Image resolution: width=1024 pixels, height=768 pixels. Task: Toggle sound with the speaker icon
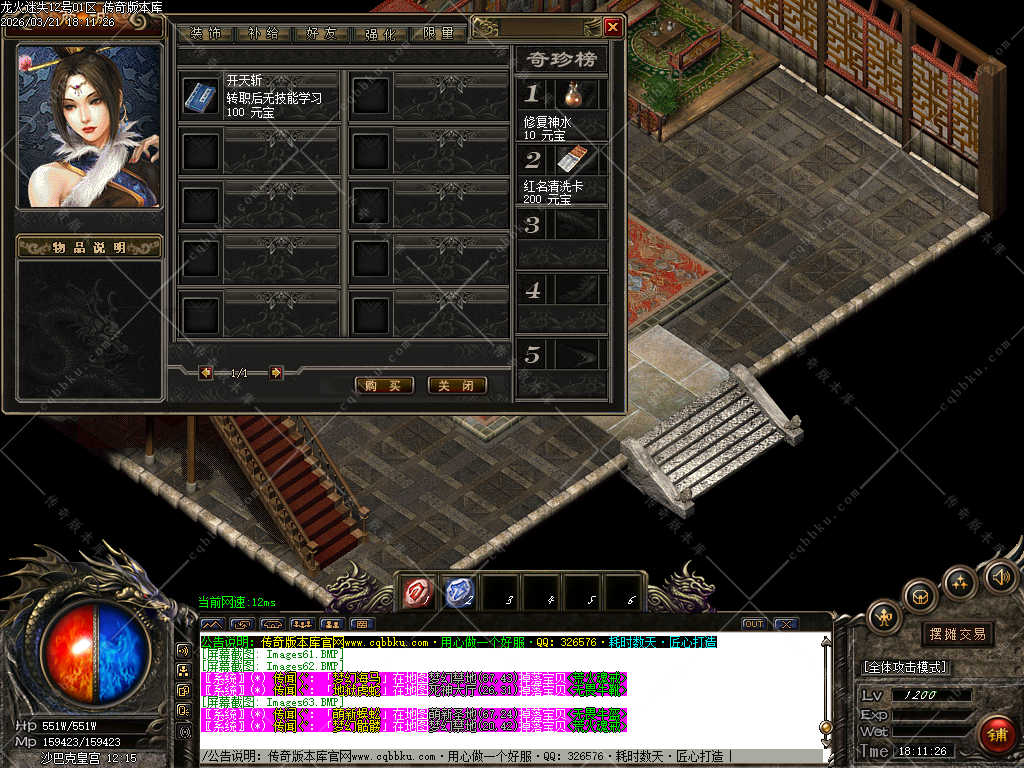pyautogui.click(x=1000, y=577)
